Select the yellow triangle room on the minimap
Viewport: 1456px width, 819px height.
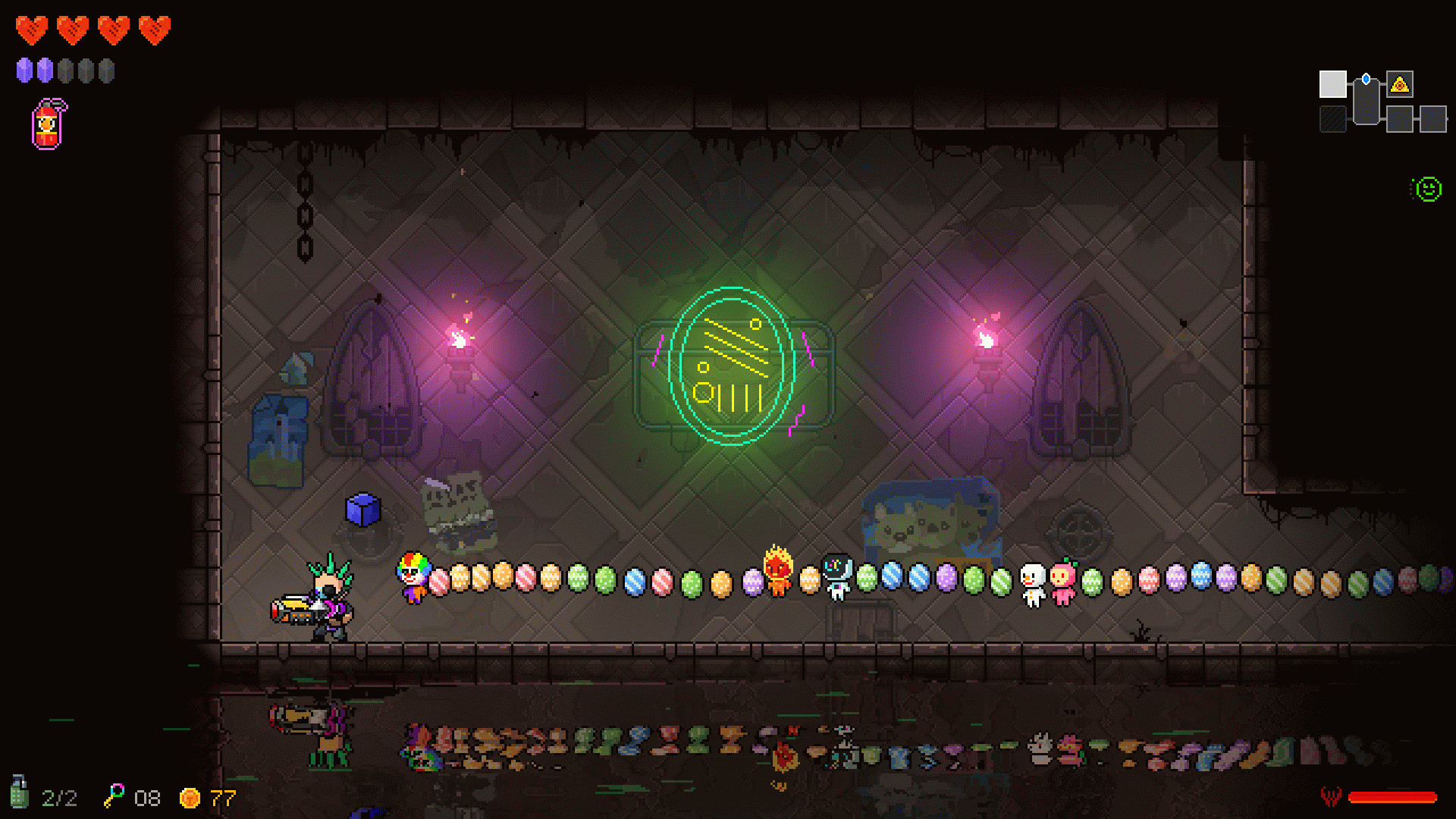[1400, 84]
